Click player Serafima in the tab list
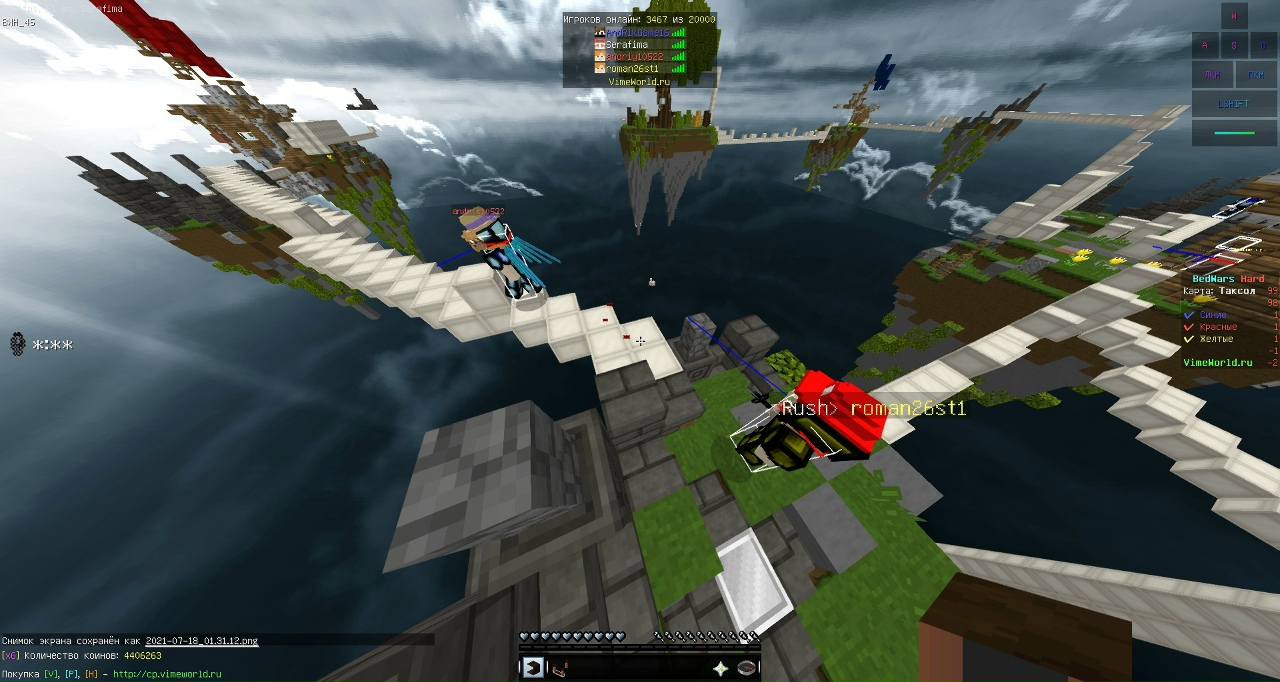Viewport: 1280px width, 682px height. [628, 45]
